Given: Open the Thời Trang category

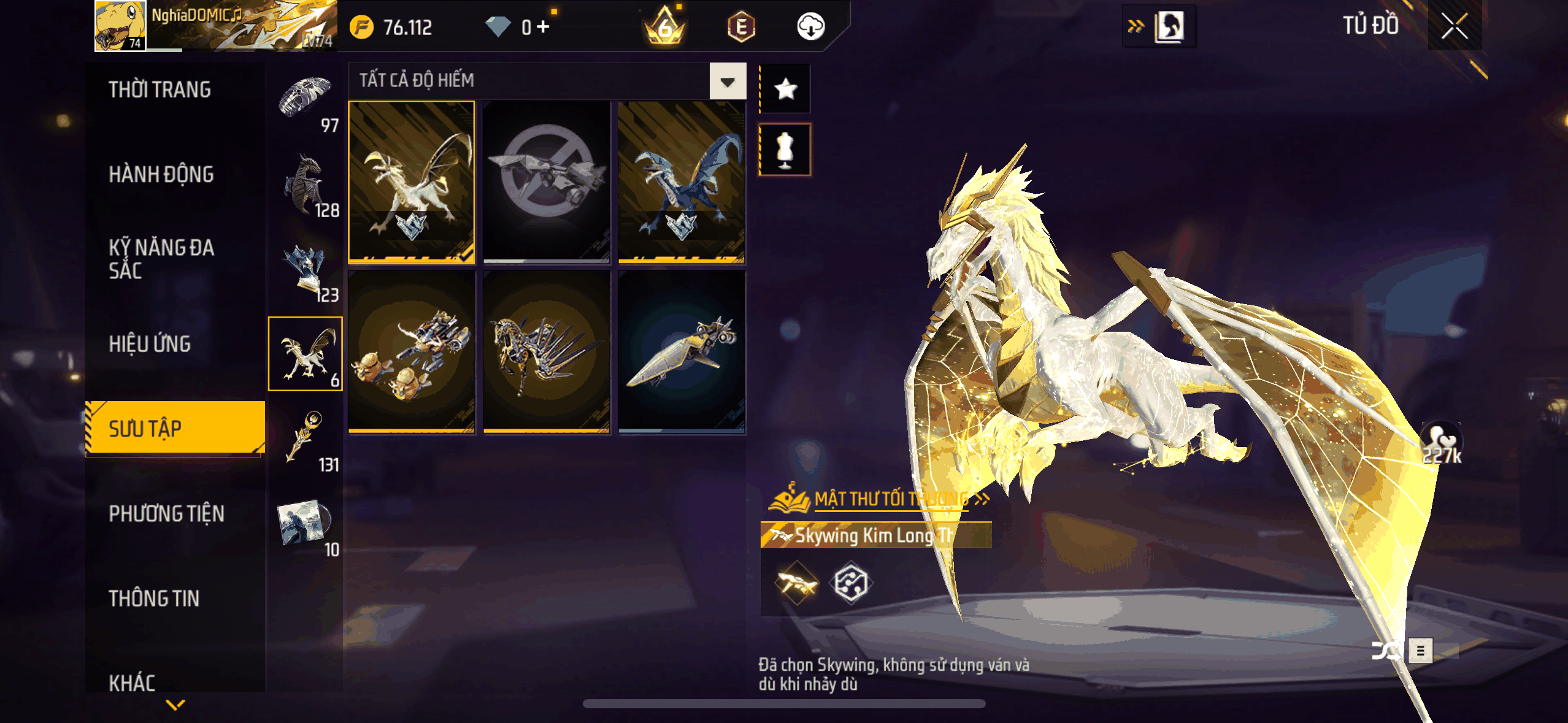Looking at the screenshot, I should pos(159,90).
